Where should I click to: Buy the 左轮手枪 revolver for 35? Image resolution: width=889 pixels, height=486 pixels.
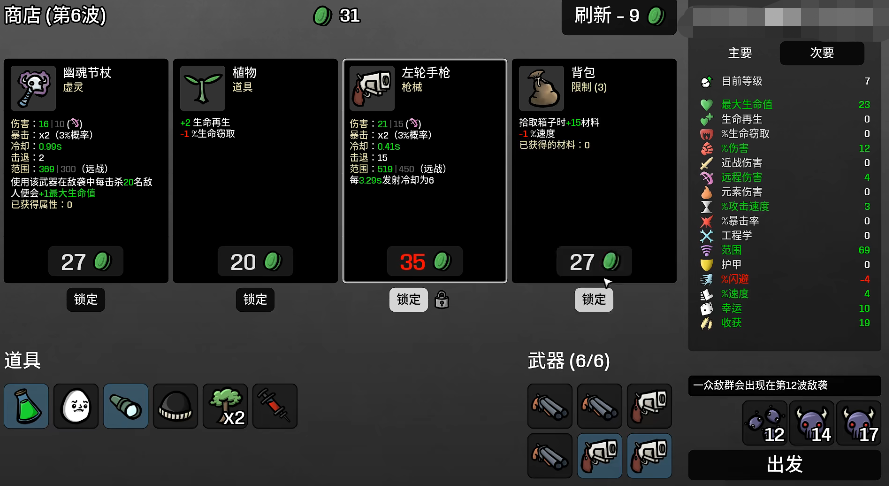coord(424,262)
